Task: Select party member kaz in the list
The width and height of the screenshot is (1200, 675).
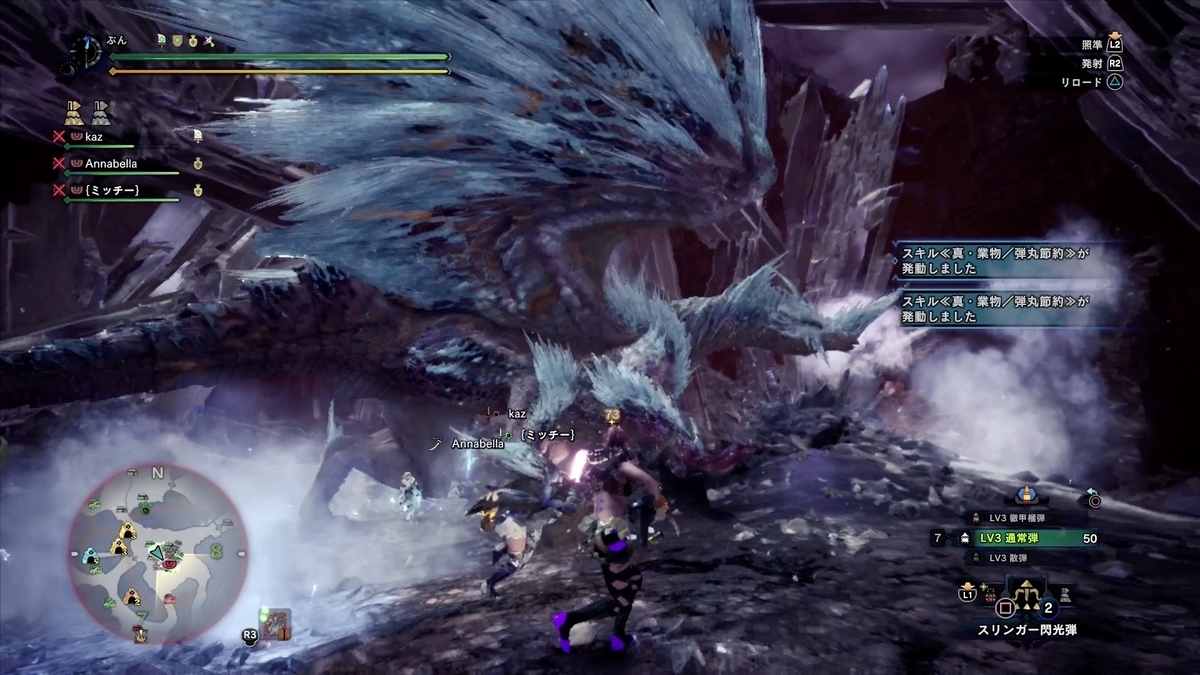Action: pyautogui.click(x=97, y=134)
